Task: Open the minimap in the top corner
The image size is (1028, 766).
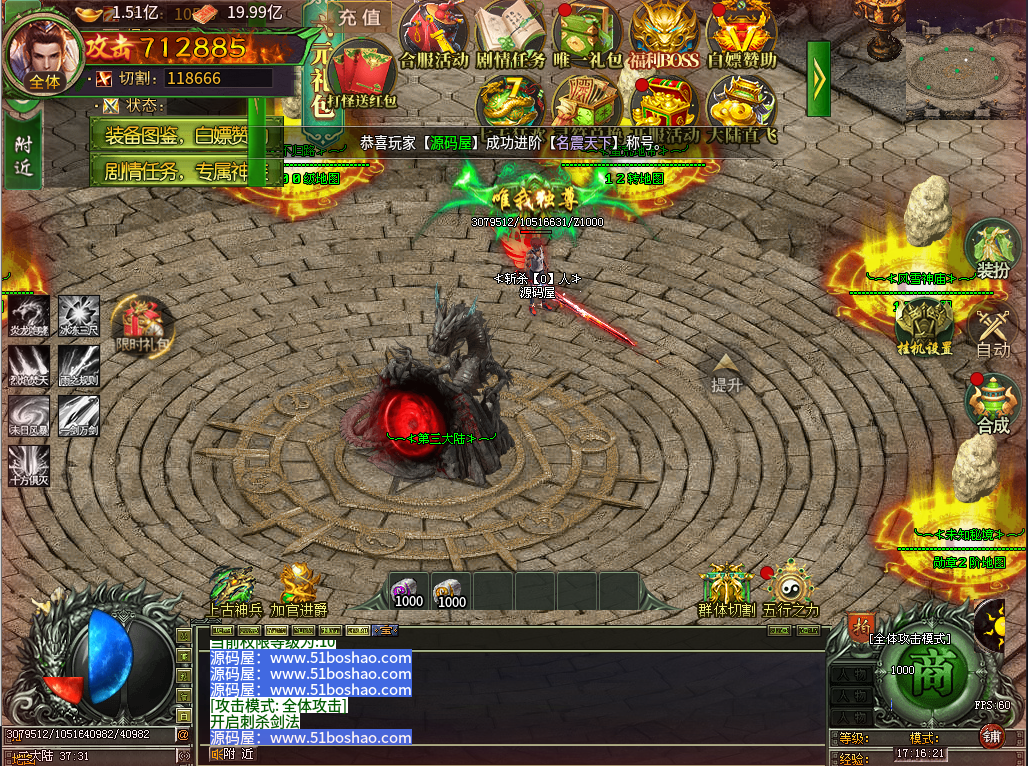Action: (966, 62)
